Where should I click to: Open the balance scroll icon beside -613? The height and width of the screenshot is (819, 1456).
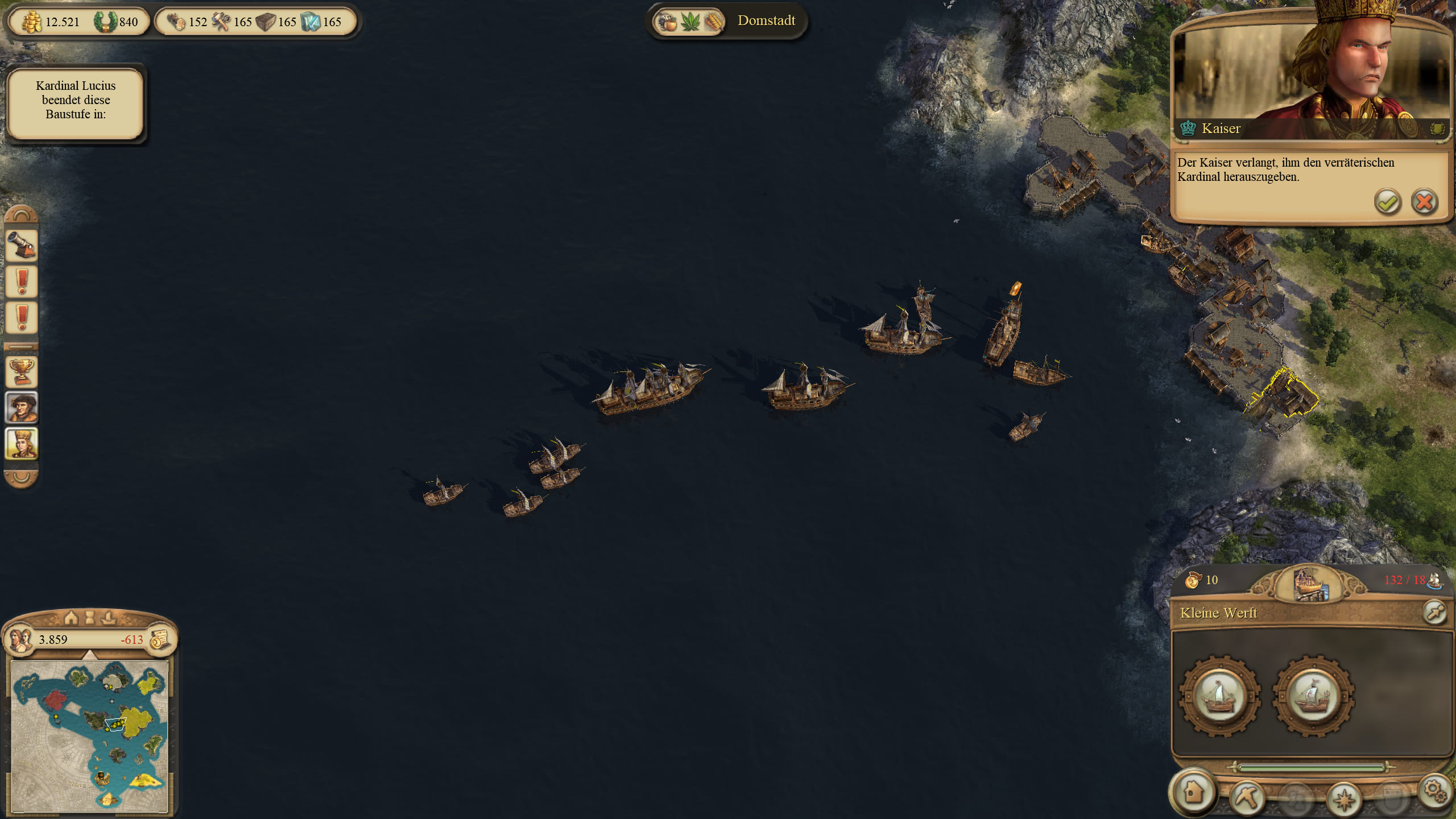coord(160,640)
